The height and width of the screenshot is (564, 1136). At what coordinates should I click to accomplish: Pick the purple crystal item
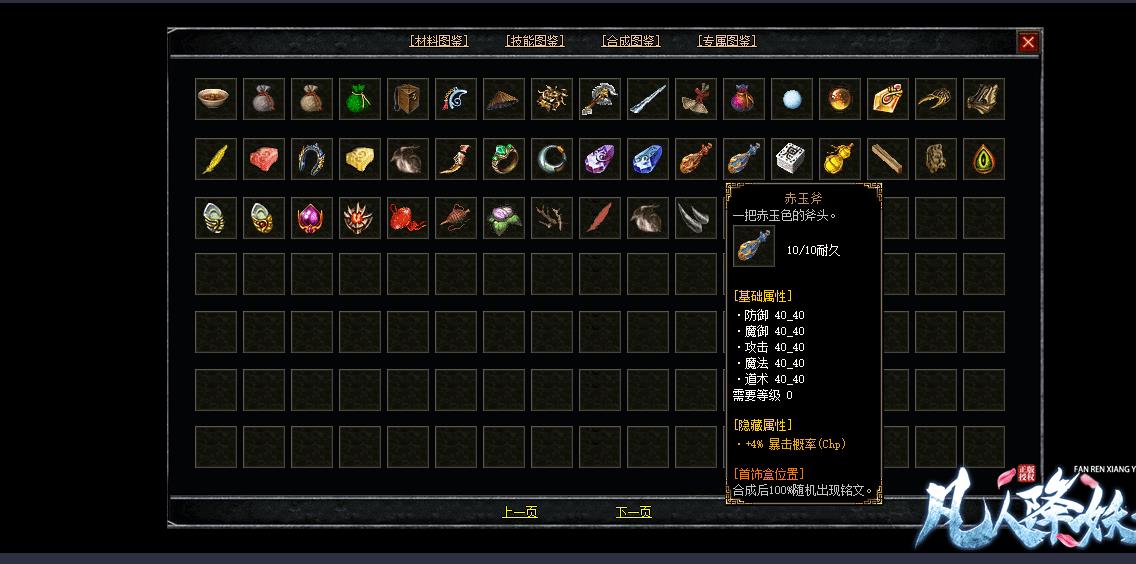click(x=600, y=159)
